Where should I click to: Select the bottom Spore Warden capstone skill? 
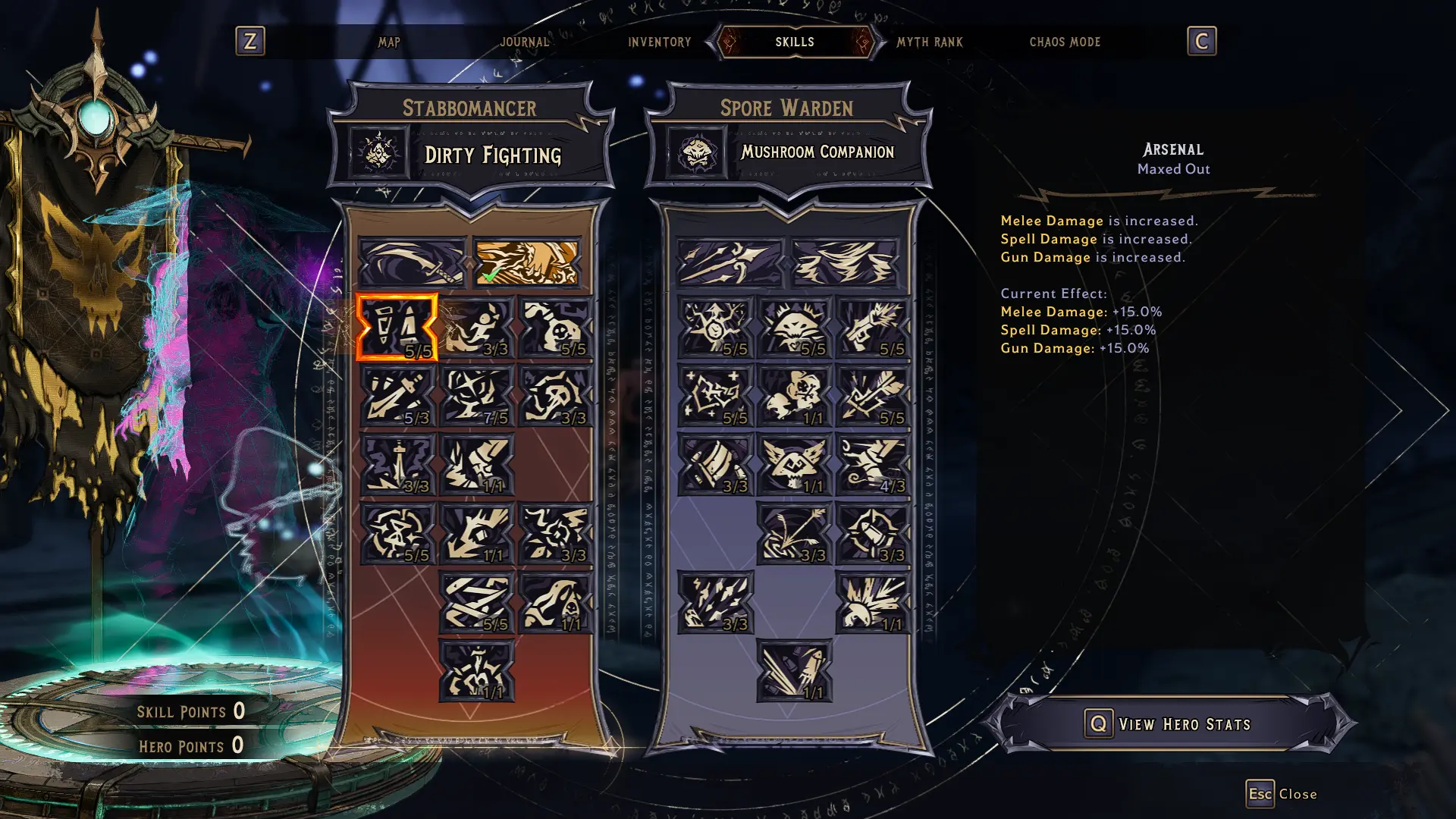[x=794, y=670]
